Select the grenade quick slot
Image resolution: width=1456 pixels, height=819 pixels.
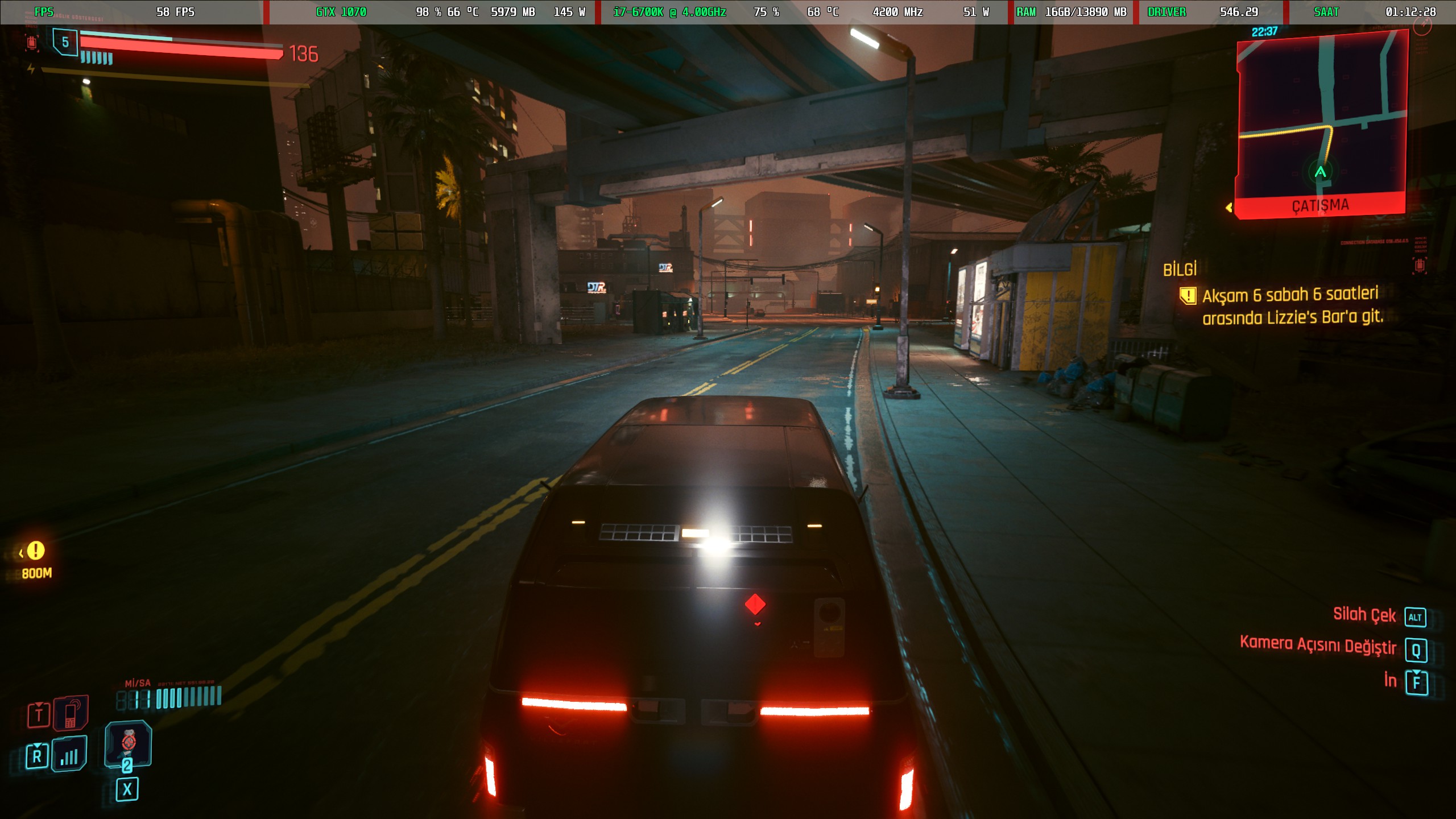128,742
